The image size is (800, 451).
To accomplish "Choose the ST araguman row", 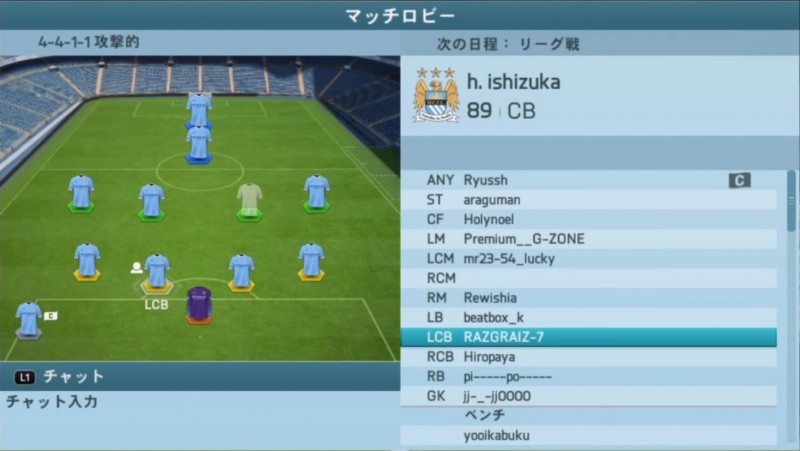I will pyautogui.click(x=588, y=200).
